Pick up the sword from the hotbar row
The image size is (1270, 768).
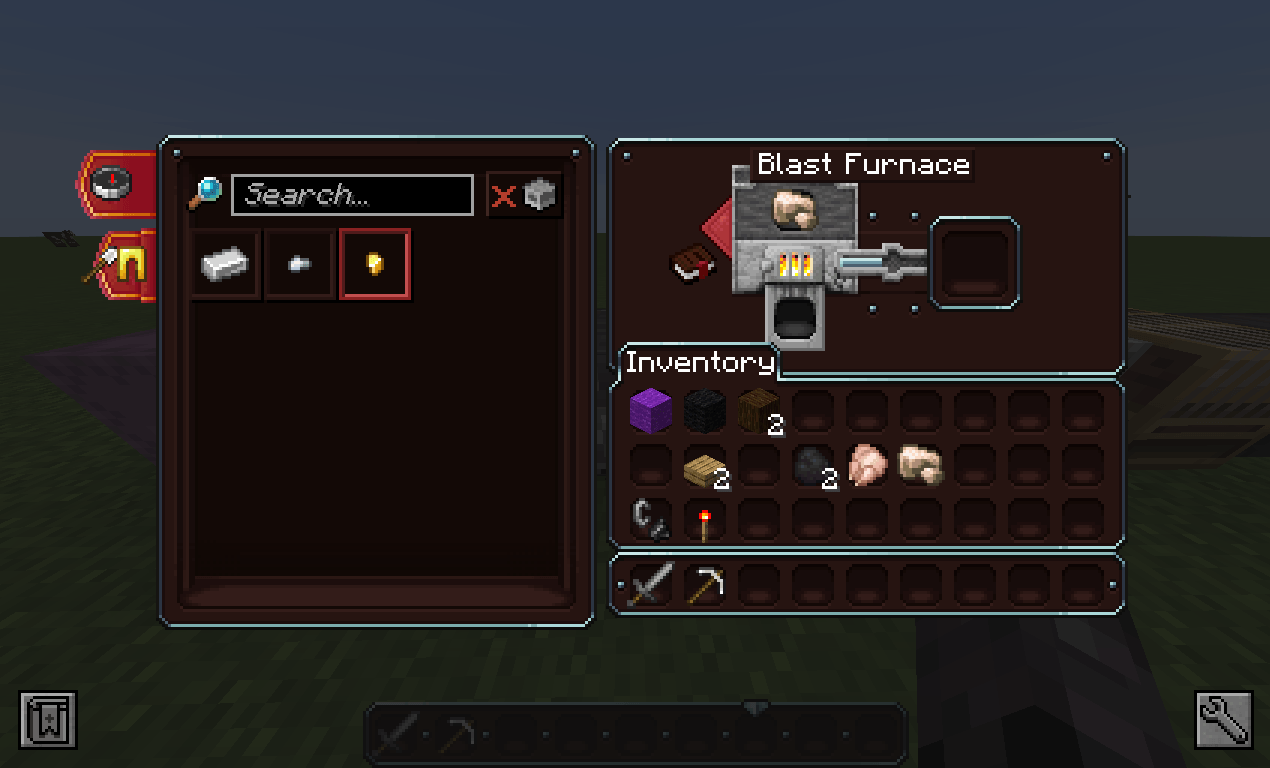tap(650, 584)
